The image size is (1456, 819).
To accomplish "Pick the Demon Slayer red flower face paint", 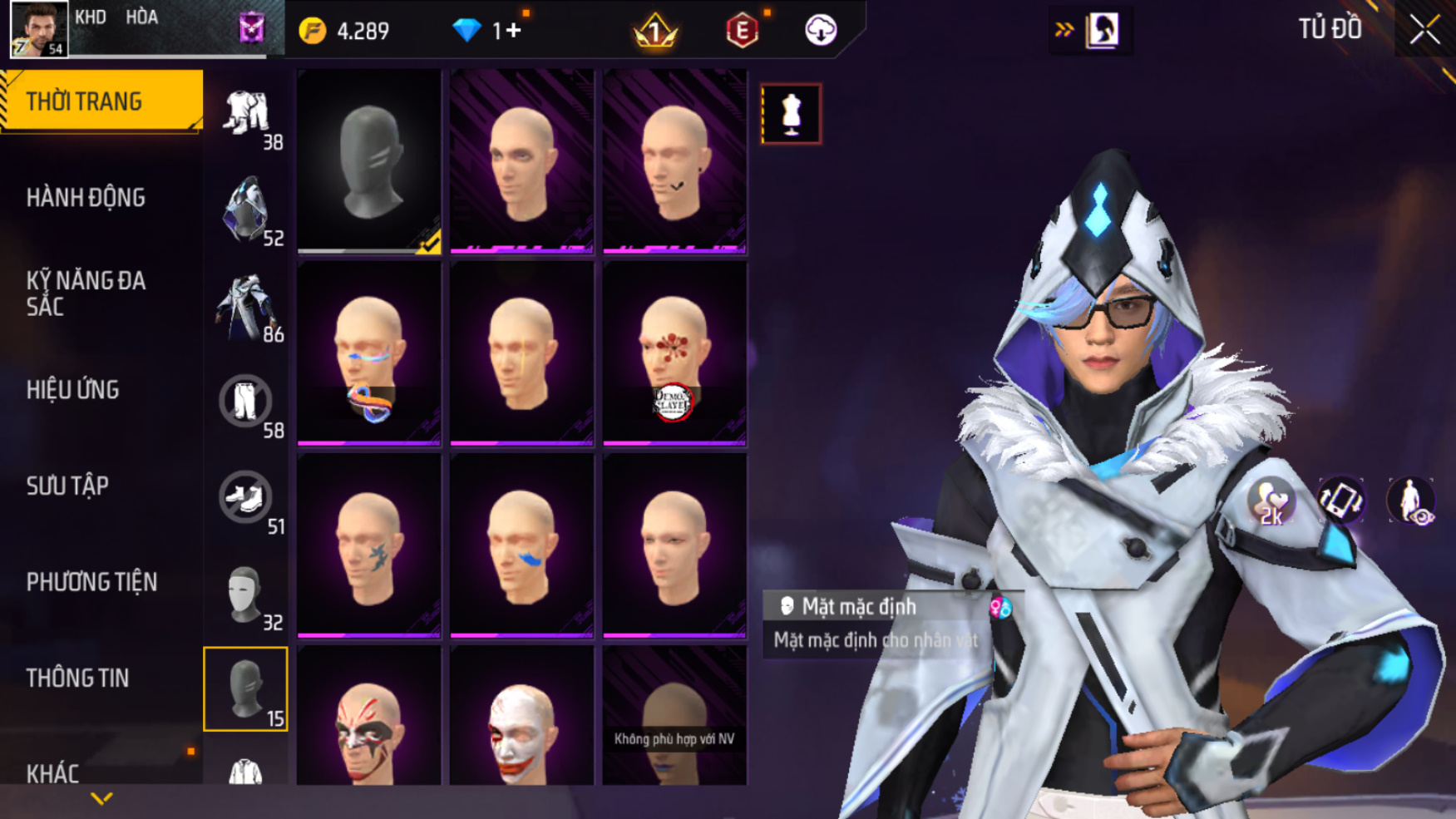I will click(674, 353).
